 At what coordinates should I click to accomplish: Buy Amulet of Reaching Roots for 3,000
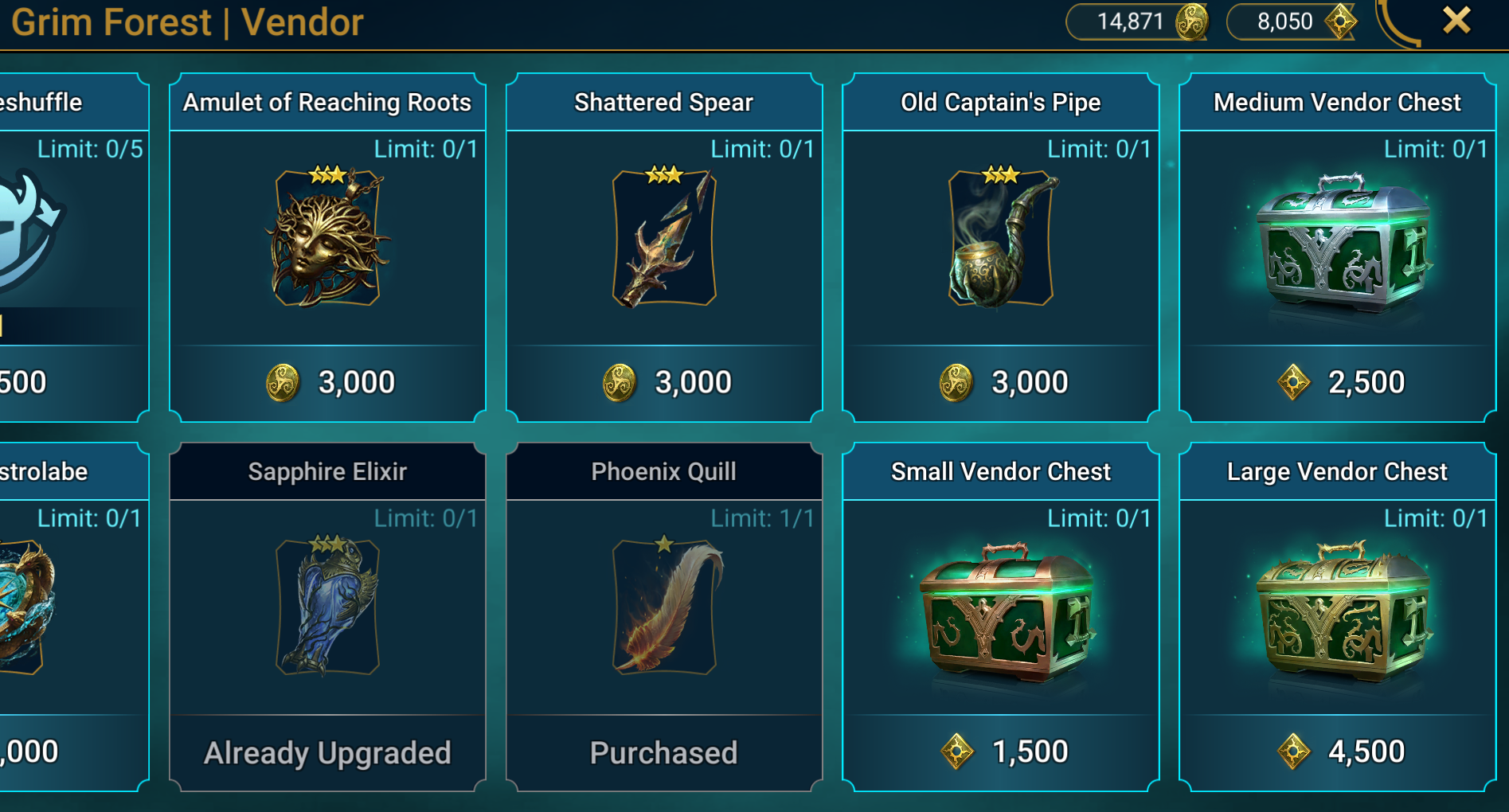click(x=328, y=383)
